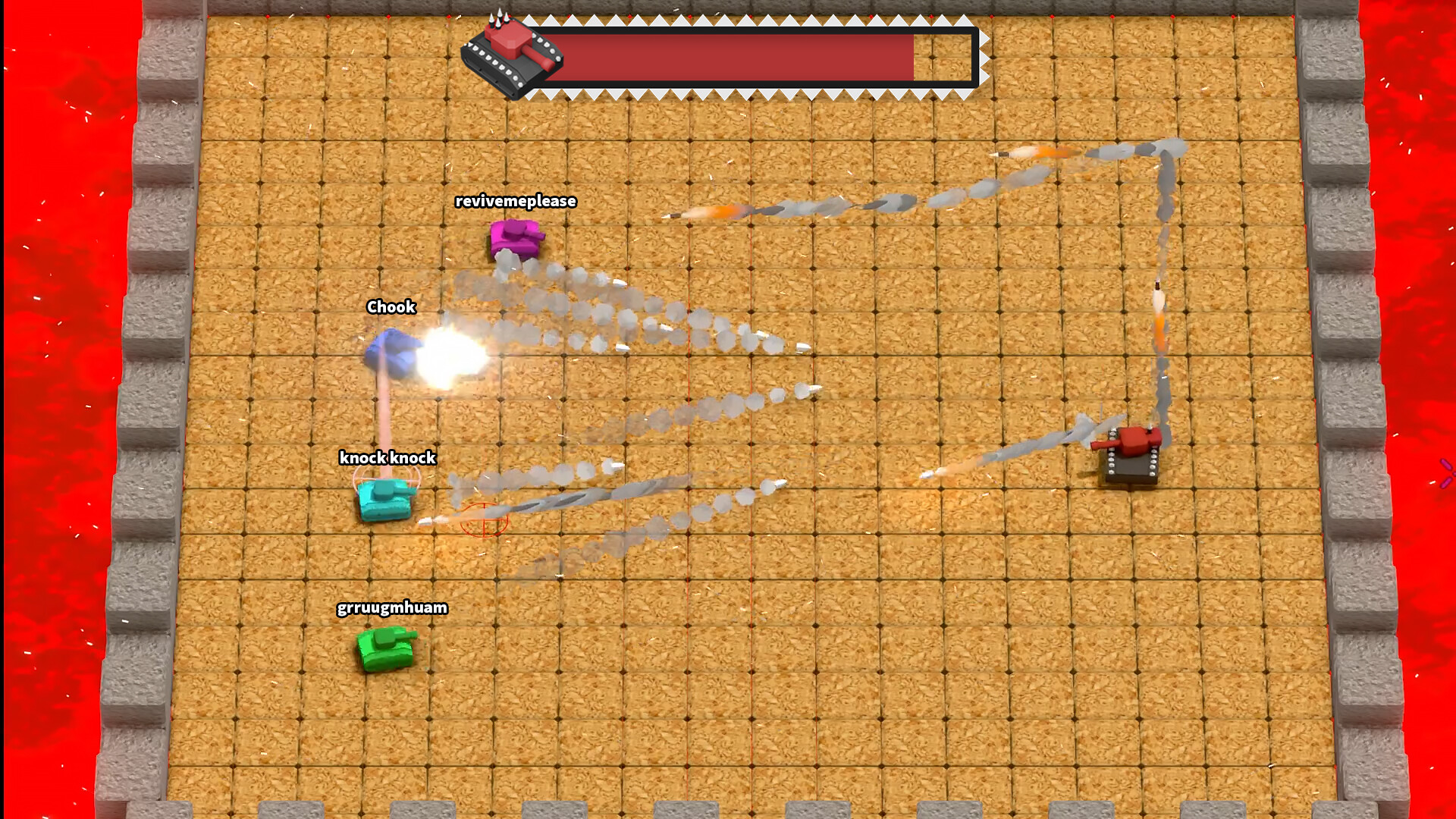The image size is (1456, 819).
Task: Select the green tank named grruugmhuam
Action: point(387,648)
